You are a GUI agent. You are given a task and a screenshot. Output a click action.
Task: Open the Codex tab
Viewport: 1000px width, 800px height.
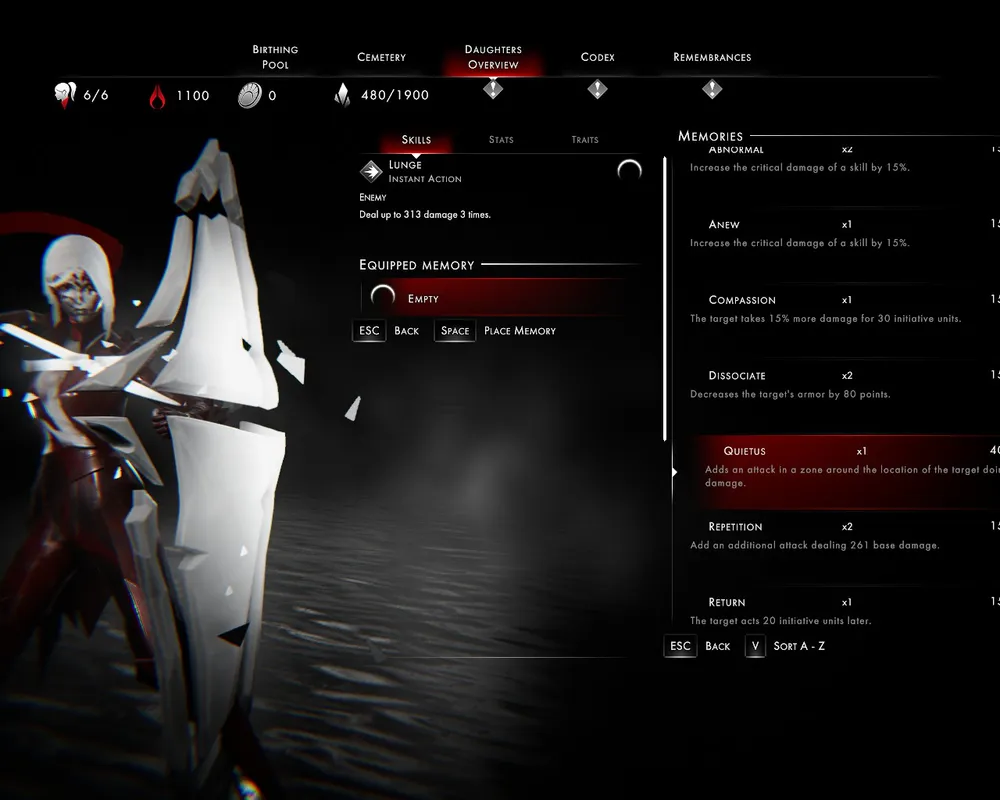(x=597, y=57)
